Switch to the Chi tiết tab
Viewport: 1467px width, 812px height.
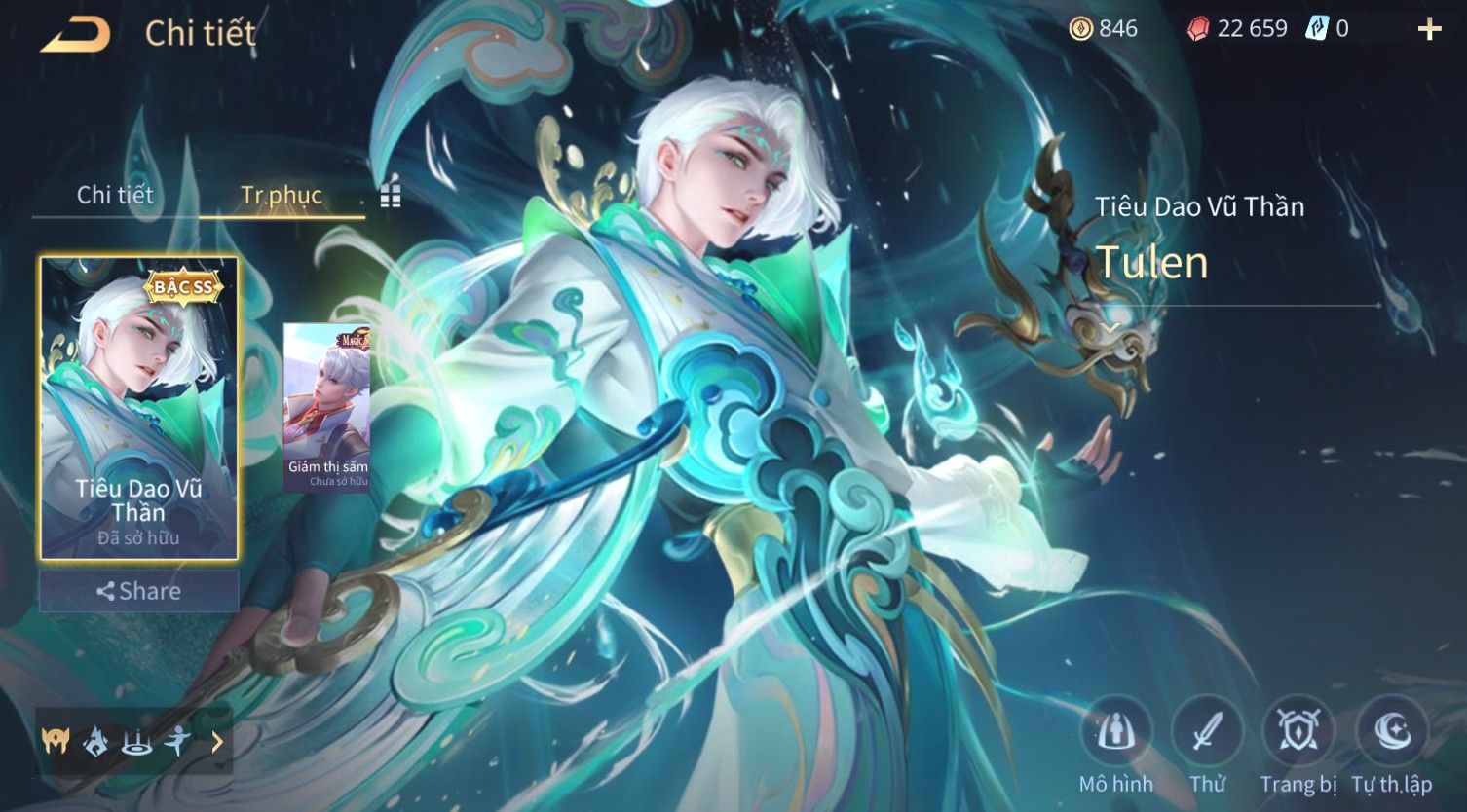coord(115,195)
